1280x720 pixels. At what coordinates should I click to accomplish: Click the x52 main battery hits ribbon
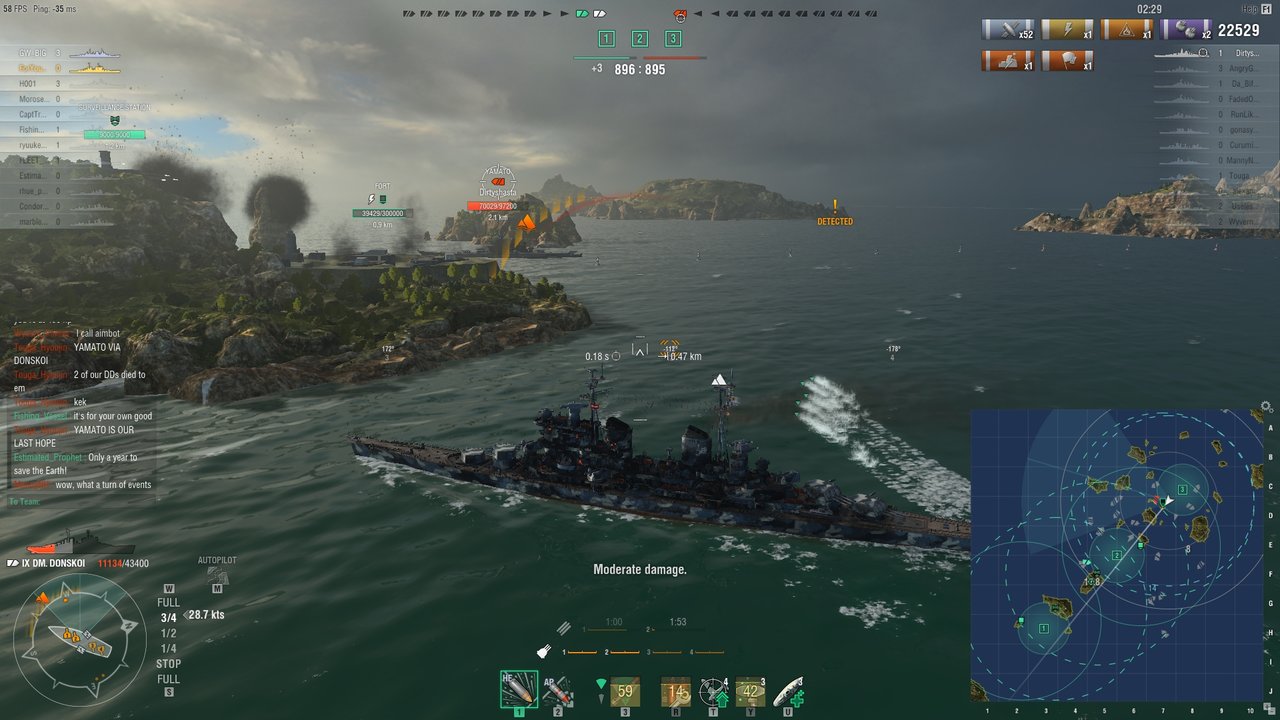coord(1007,30)
